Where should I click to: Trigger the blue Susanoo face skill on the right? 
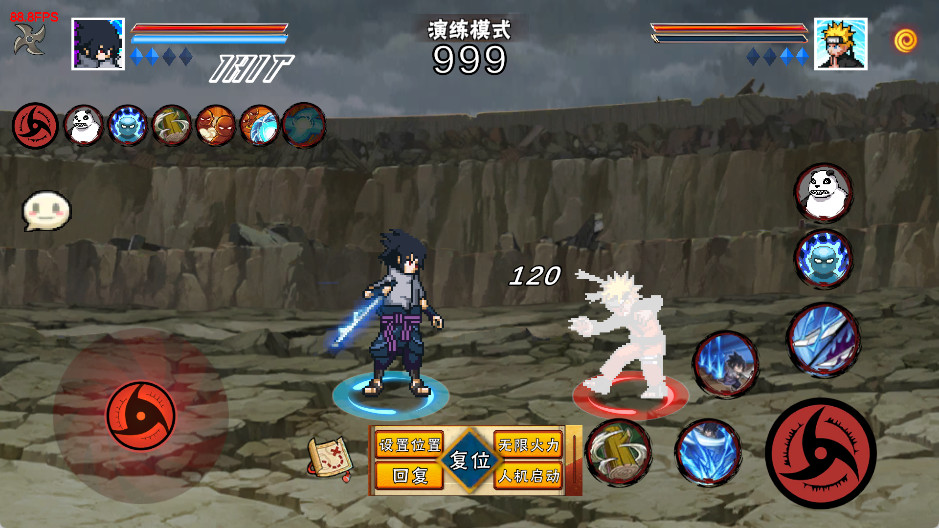tap(823, 259)
